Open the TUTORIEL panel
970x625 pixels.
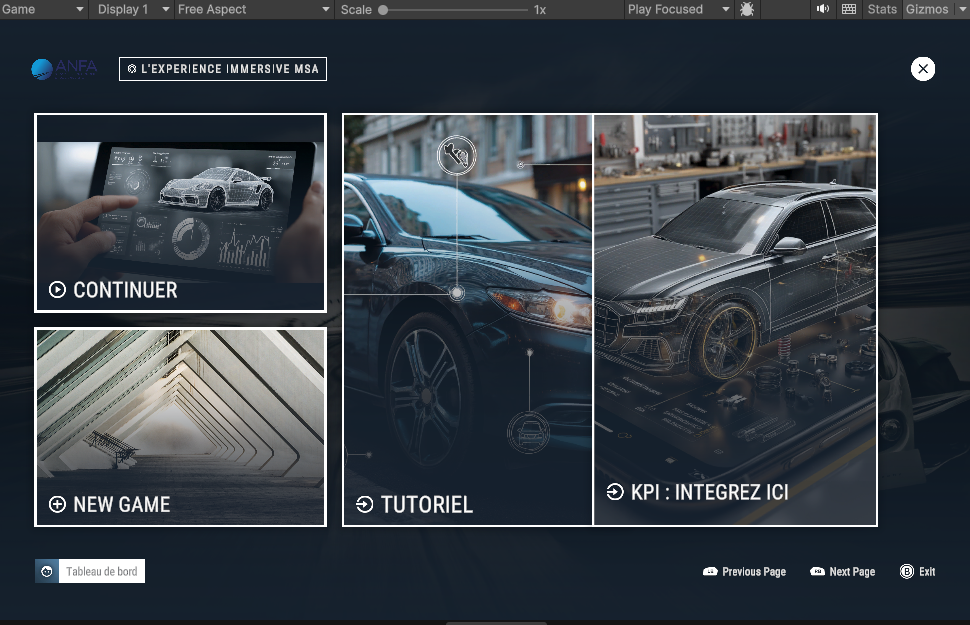[x=468, y=320]
